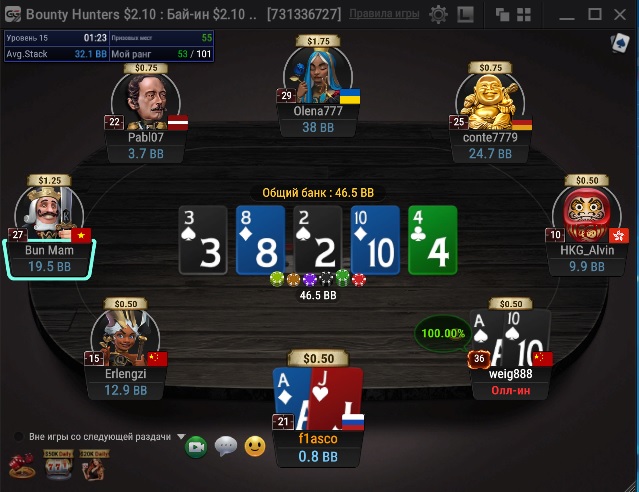Click the green video camera button
Image resolution: width=639 pixels, height=492 pixels.
pyautogui.click(x=196, y=447)
